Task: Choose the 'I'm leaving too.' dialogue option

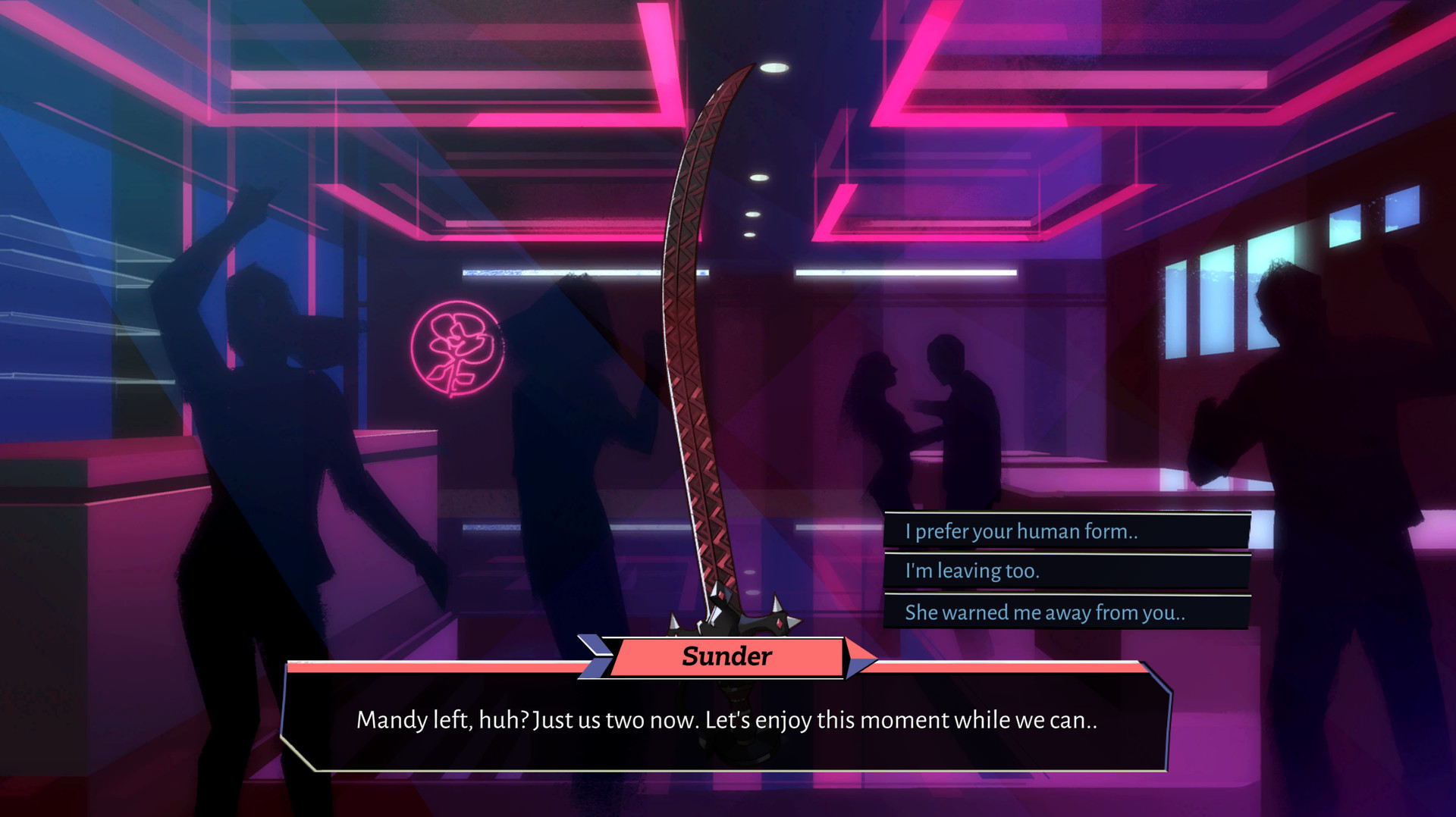Action: [x=1062, y=571]
